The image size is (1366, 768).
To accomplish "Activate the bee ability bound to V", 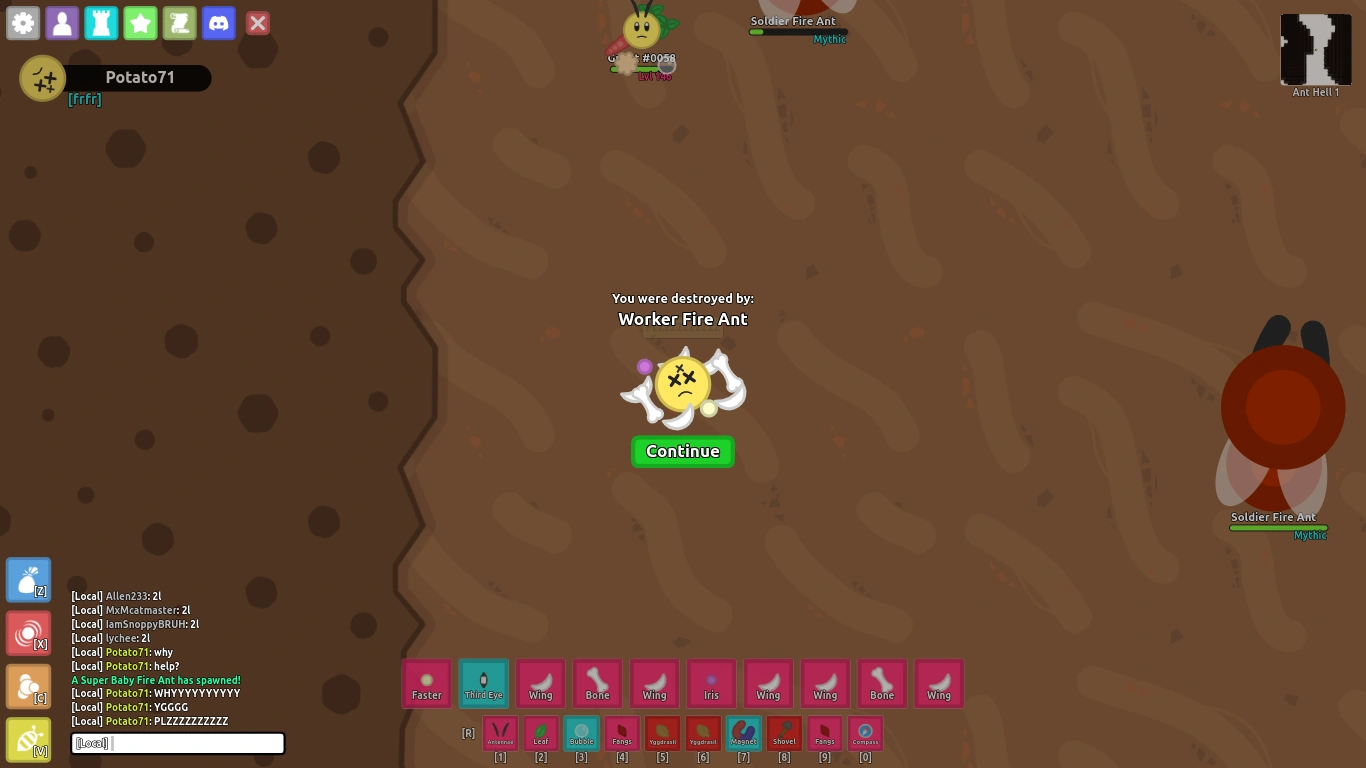I will click(x=28, y=738).
